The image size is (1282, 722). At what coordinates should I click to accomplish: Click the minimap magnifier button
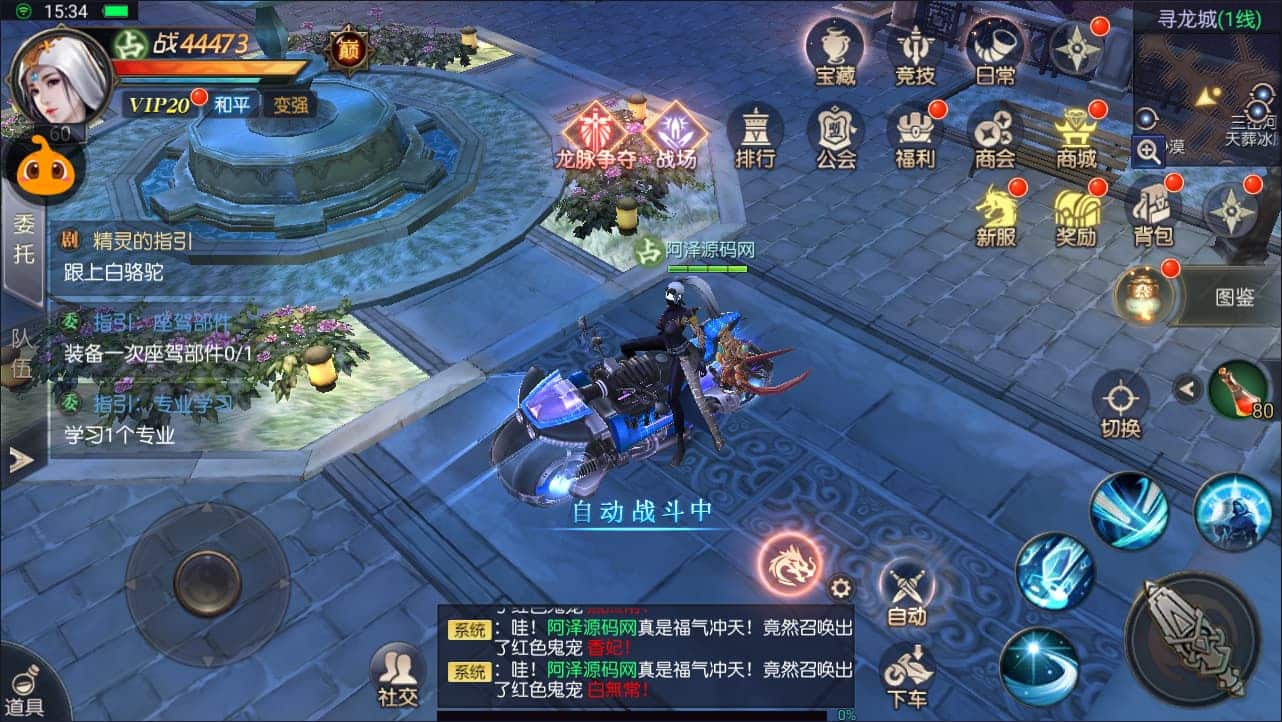coord(1149,152)
